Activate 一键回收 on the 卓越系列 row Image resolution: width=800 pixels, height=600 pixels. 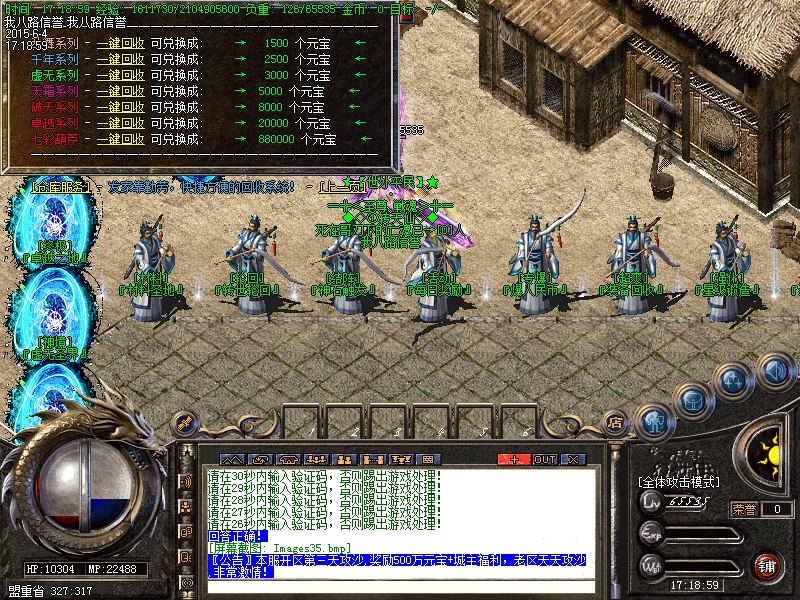(x=120, y=123)
